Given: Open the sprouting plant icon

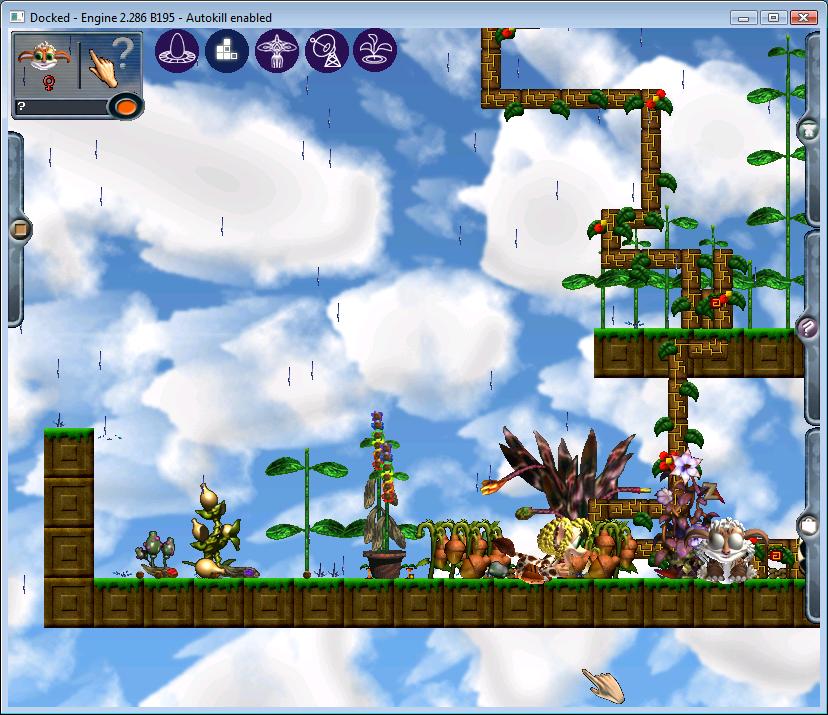Looking at the screenshot, I should [x=377, y=50].
